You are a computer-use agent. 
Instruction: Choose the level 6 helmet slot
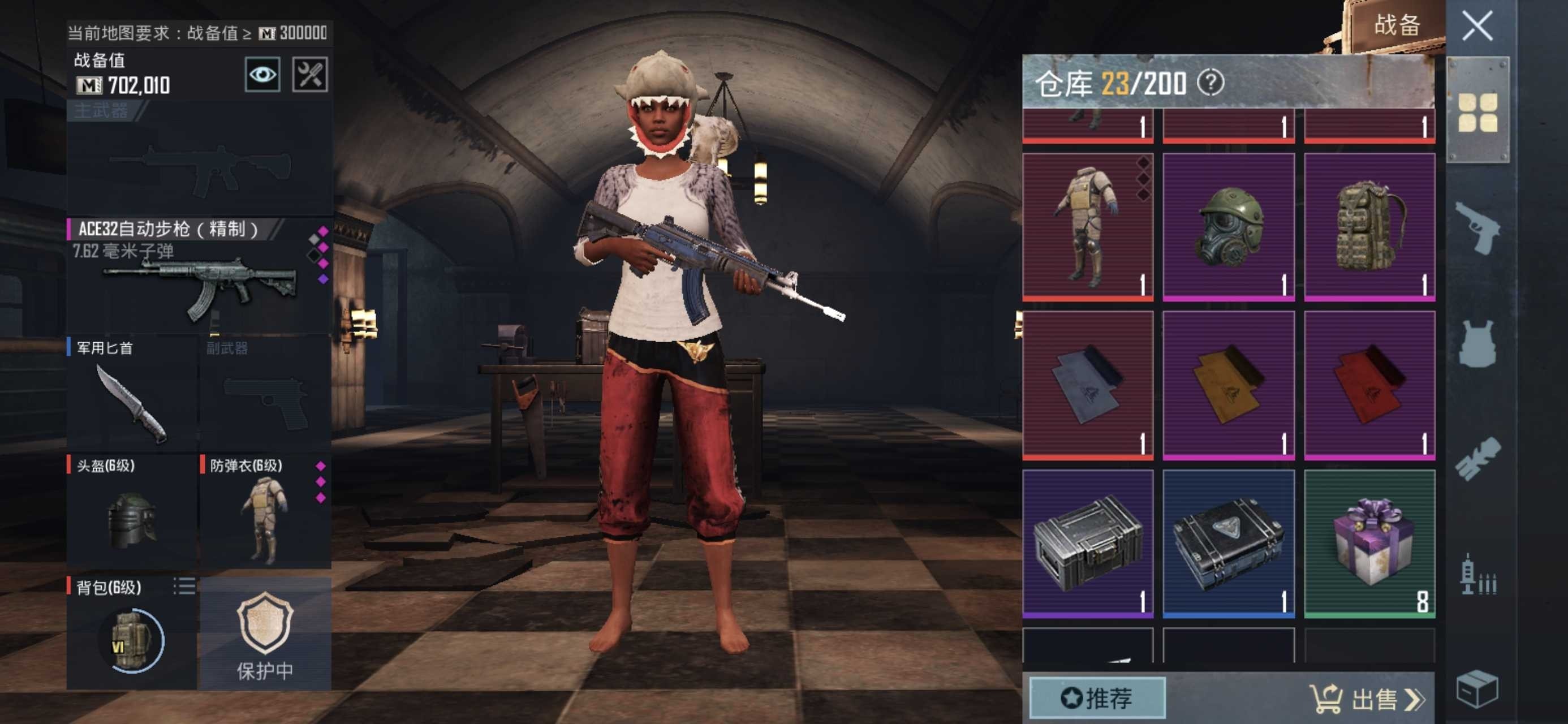(131, 510)
